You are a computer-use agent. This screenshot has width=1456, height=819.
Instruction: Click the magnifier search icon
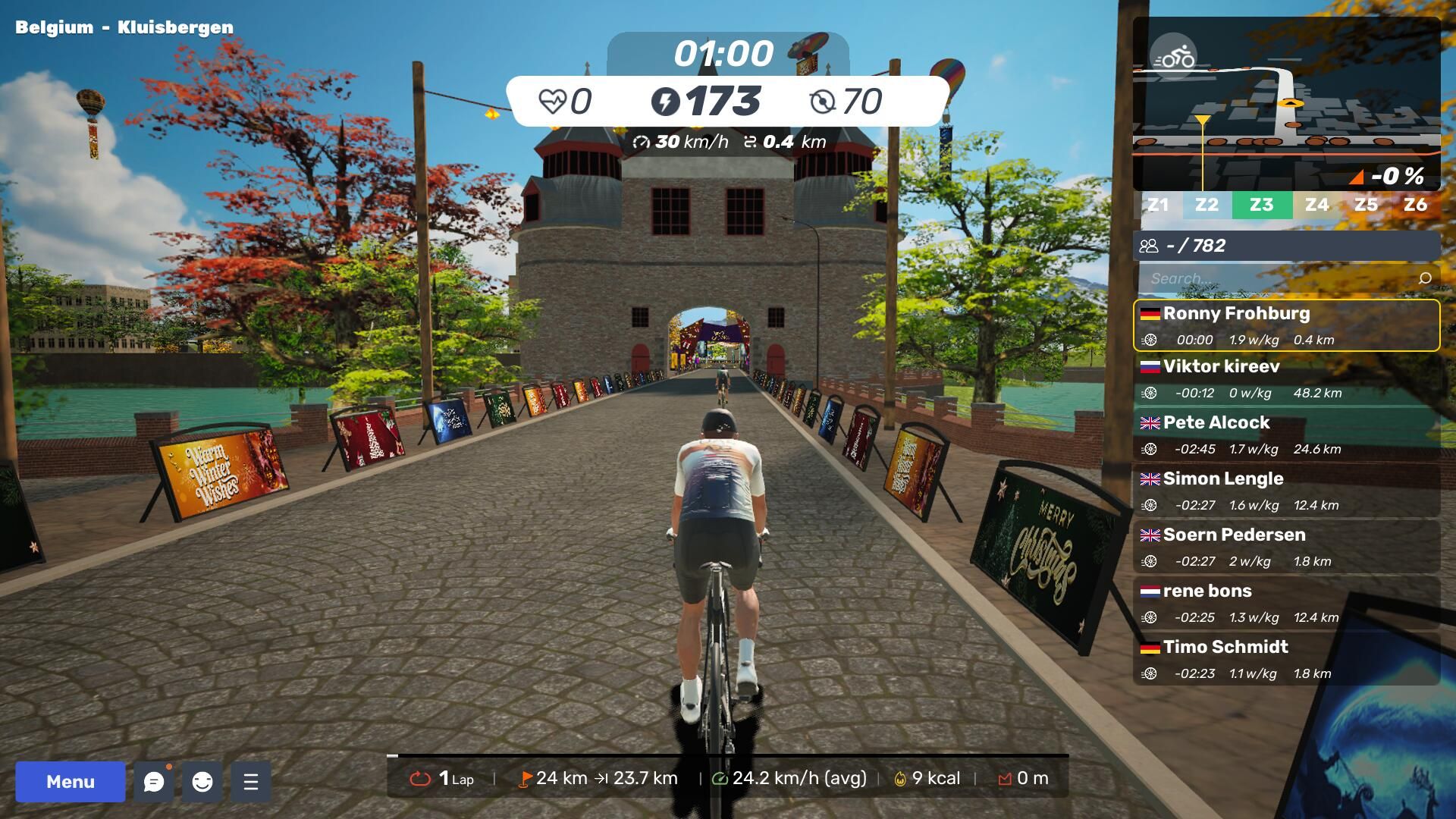point(1425,278)
